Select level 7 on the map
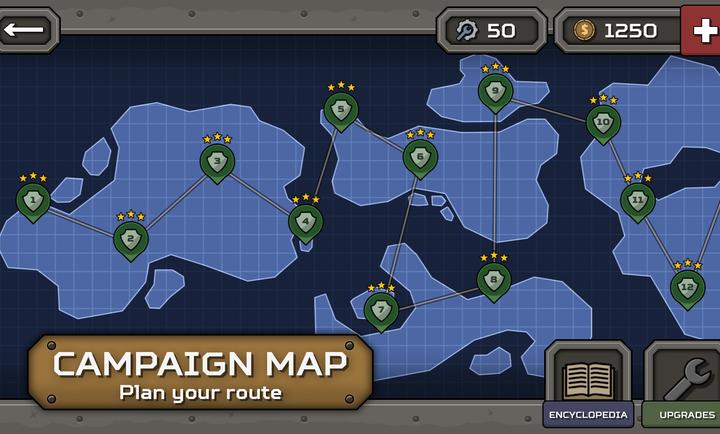The image size is (720, 434). [381, 309]
